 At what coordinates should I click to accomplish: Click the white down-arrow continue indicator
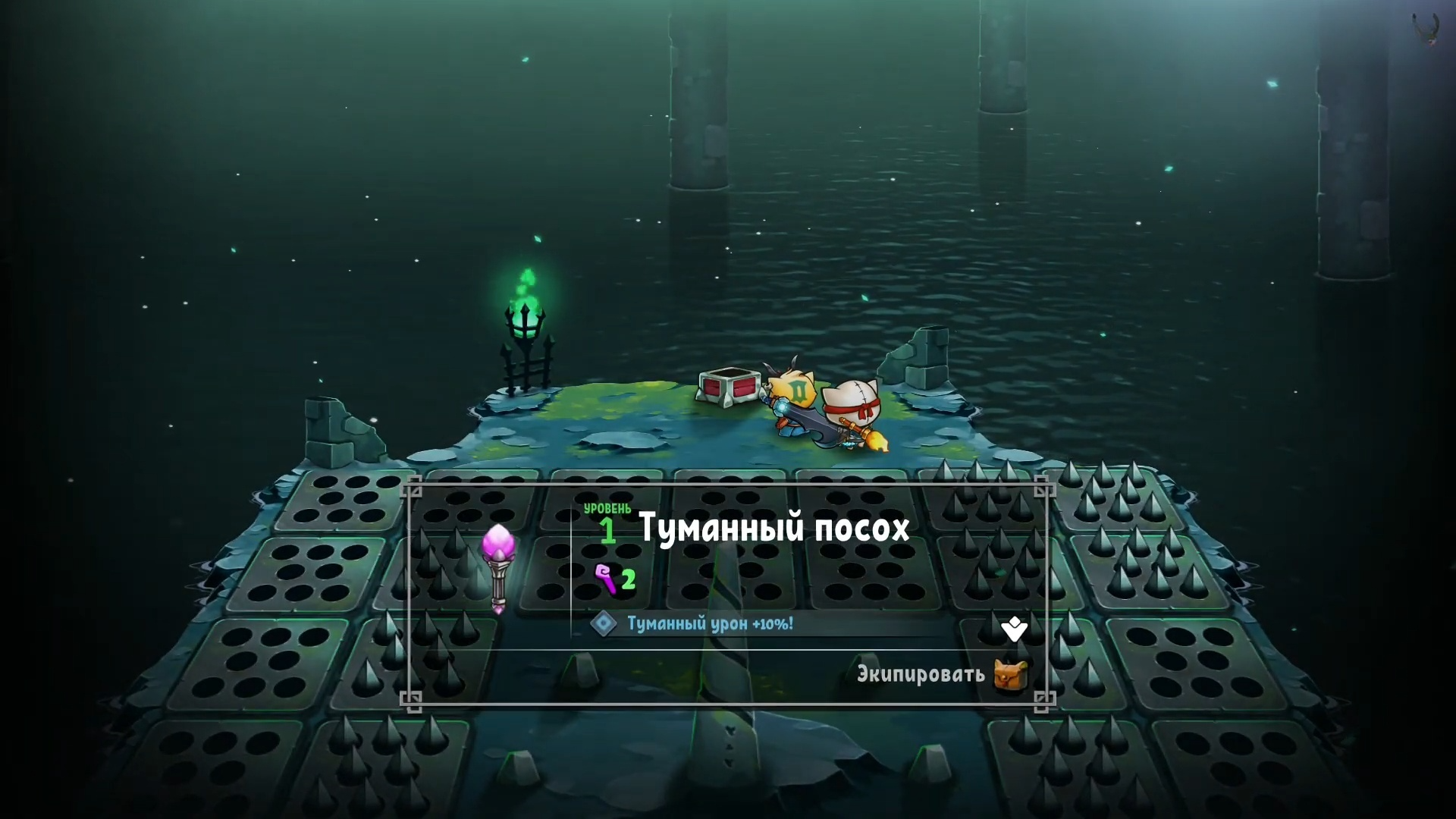(x=1014, y=629)
